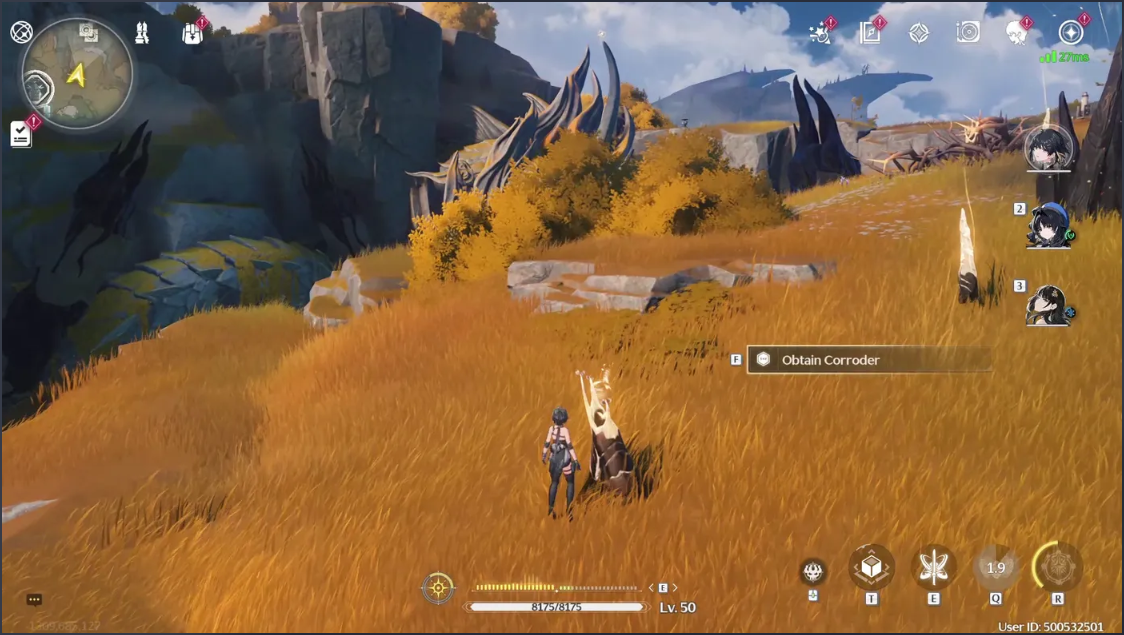Use the butterfly sword resonance skill
This screenshot has height=635, width=1124.
pos(934,567)
